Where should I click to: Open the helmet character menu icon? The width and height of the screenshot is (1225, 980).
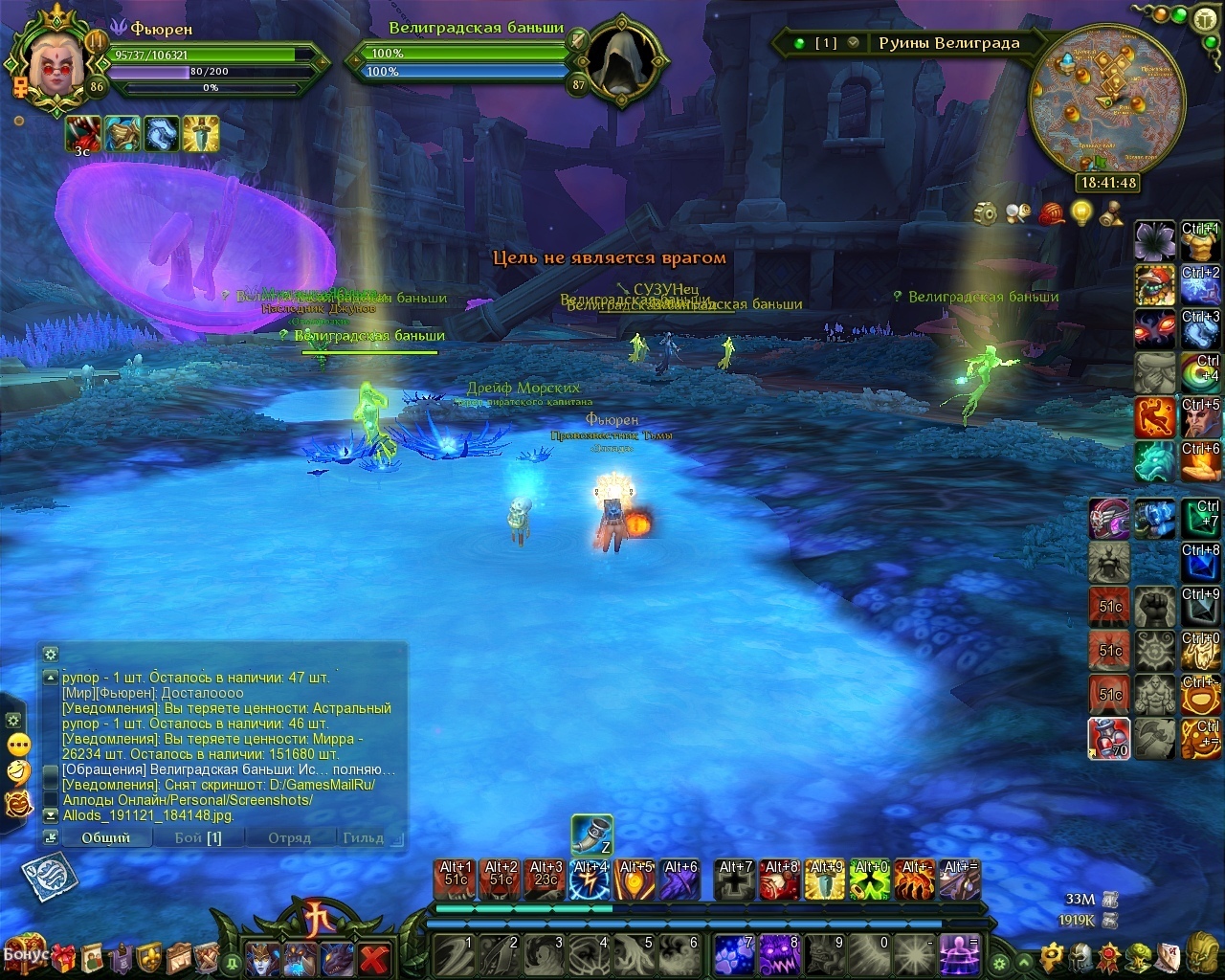click(x=1081, y=955)
